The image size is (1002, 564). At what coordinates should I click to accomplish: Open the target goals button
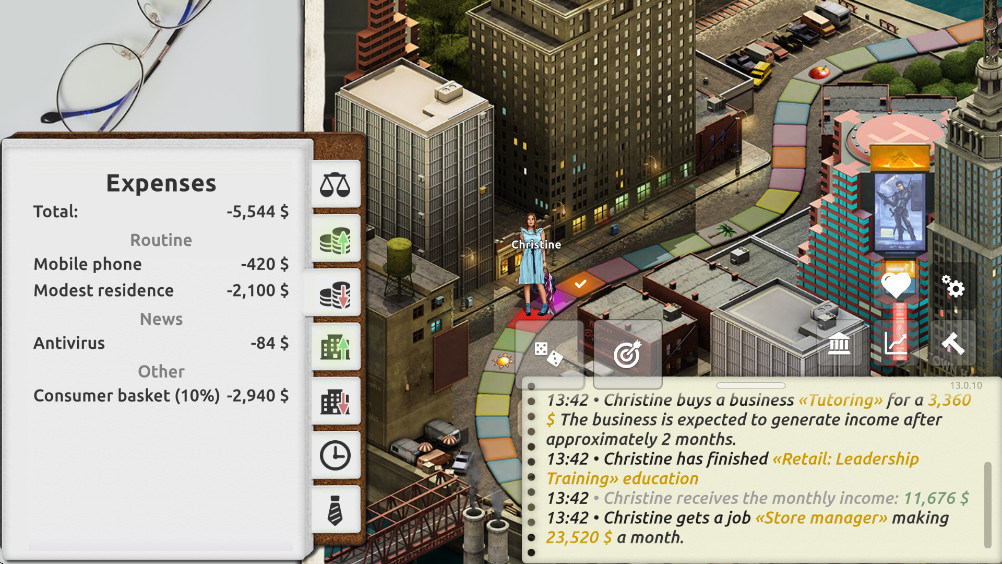(627, 354)
